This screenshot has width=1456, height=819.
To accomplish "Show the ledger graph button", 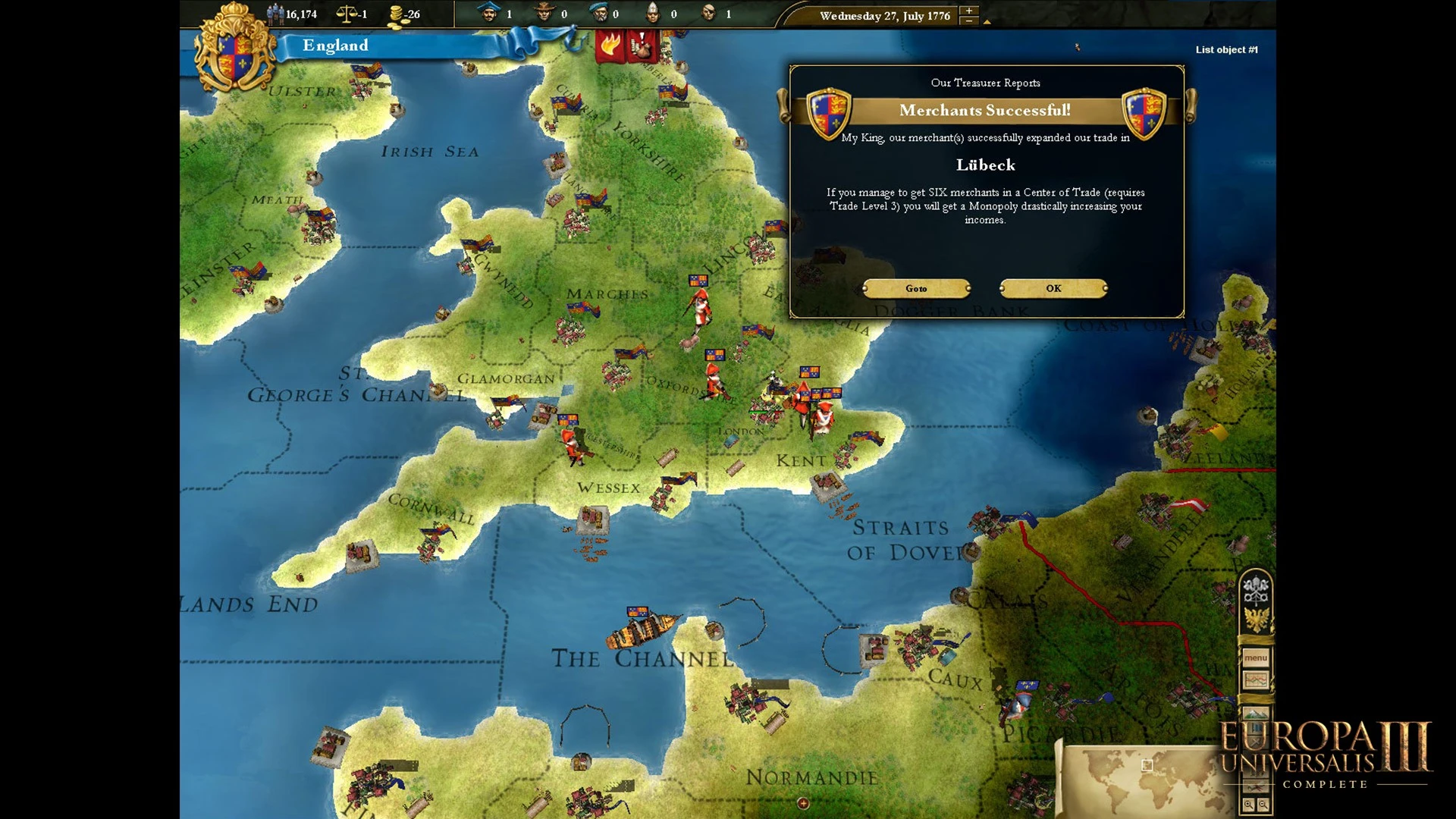I will (1255, 680).
